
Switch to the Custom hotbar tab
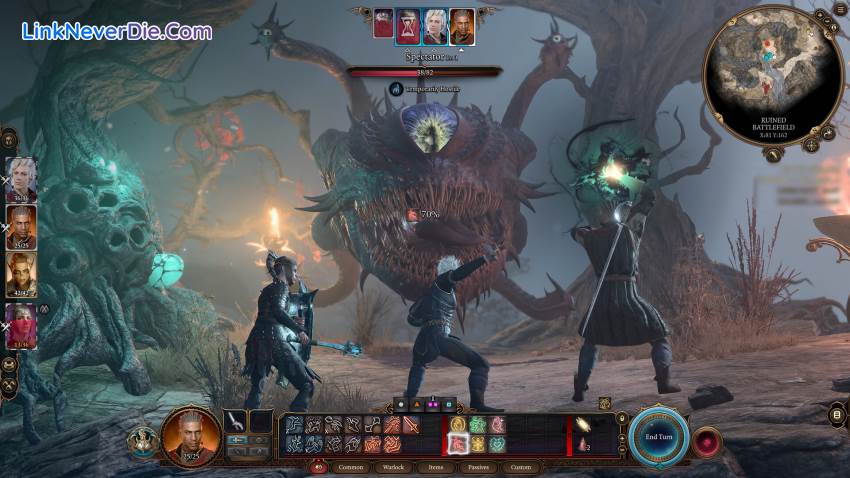(x=521, y=467)
